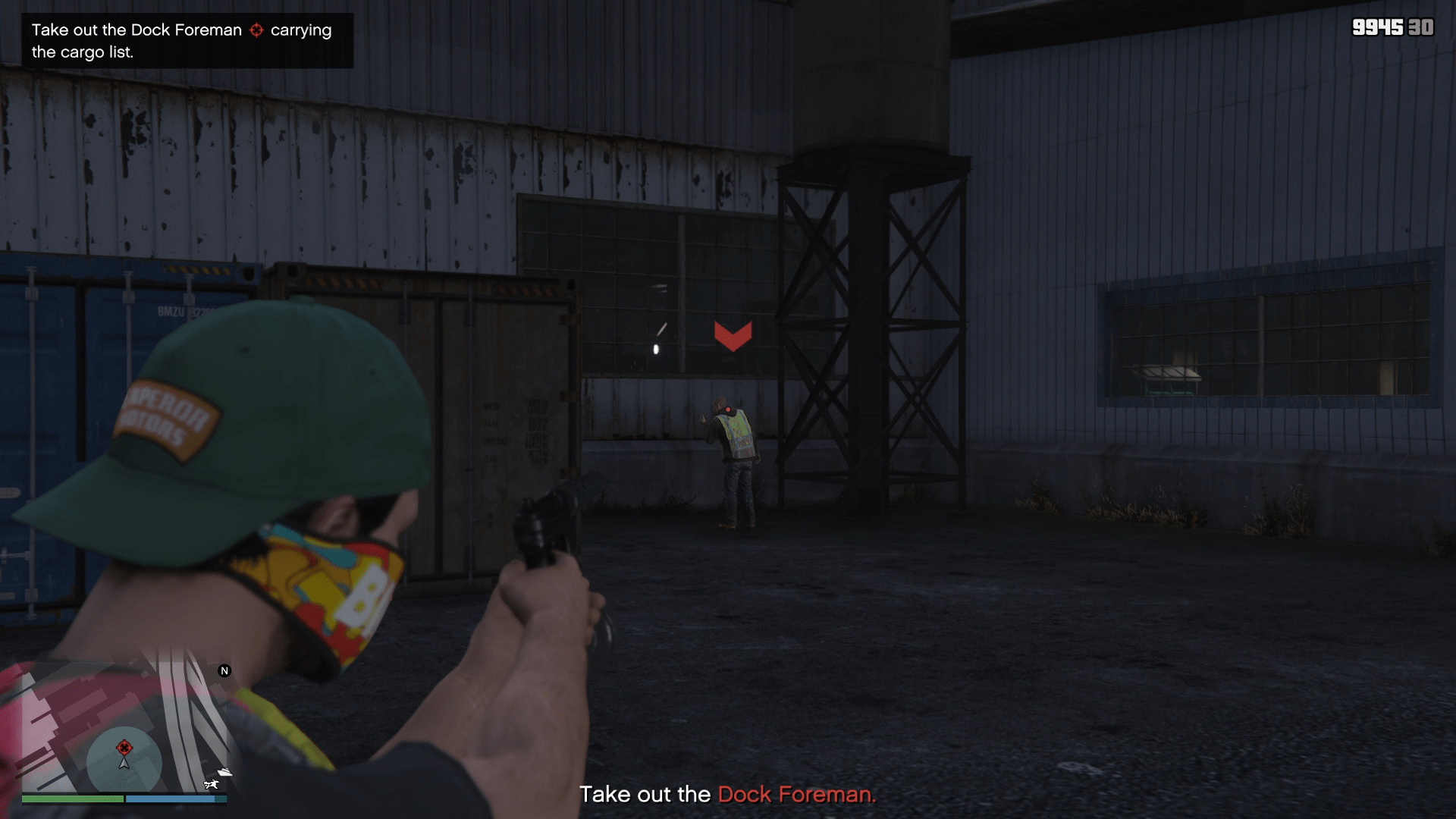This screenshot has width=1456, height=819.
Task: Click the boat icon on the minimap
Action: [224, 772]
